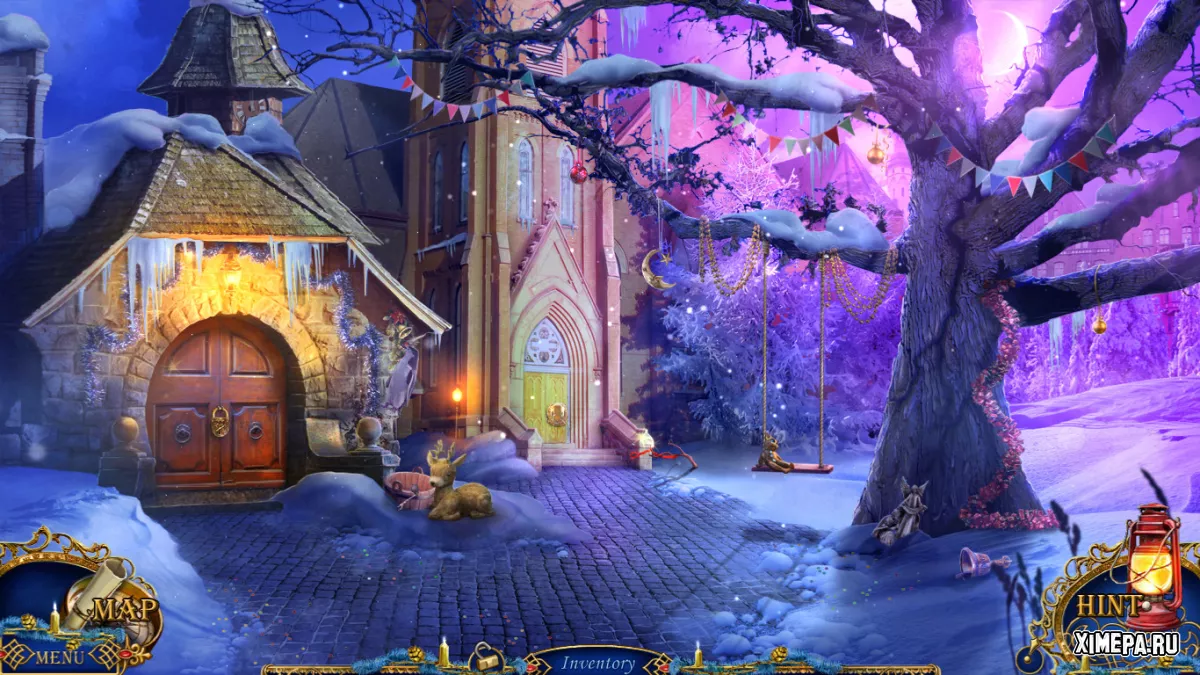Expand the Inventory bar
Viewport: 1200px width, 675px height.
598,662
